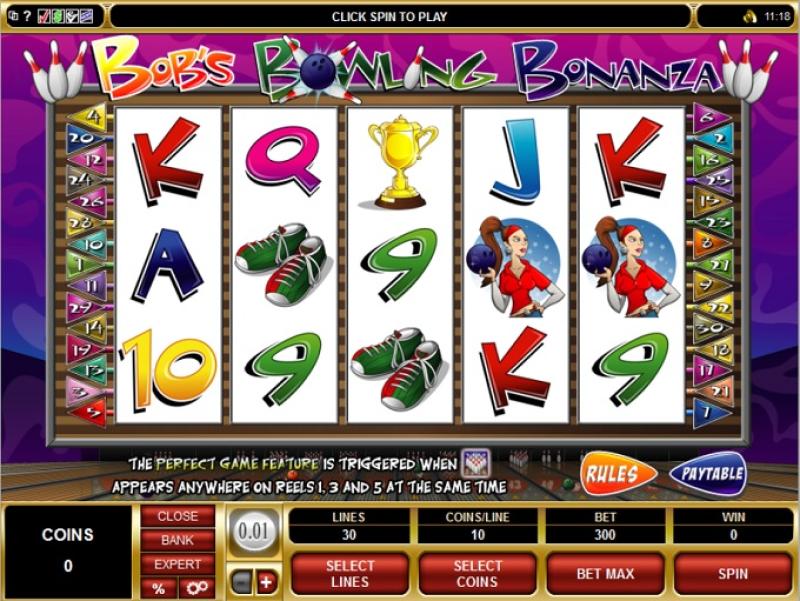Show the PAYTABLE
800x601 pixels.
pos(708,473)
